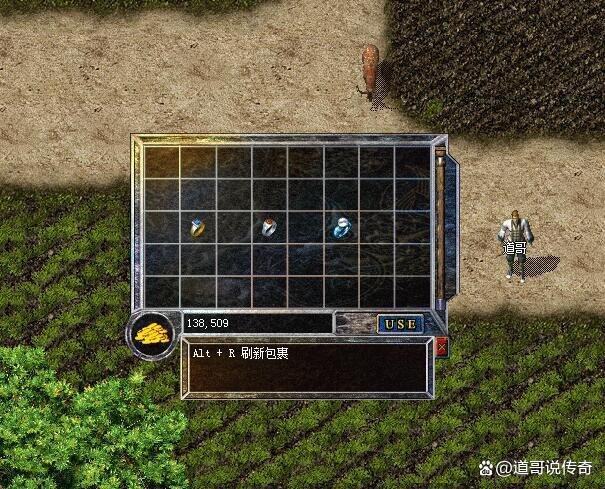Screen dimensions: 605x489
Task: Pick the blue ring with white pearl
Action: [340, 227]
